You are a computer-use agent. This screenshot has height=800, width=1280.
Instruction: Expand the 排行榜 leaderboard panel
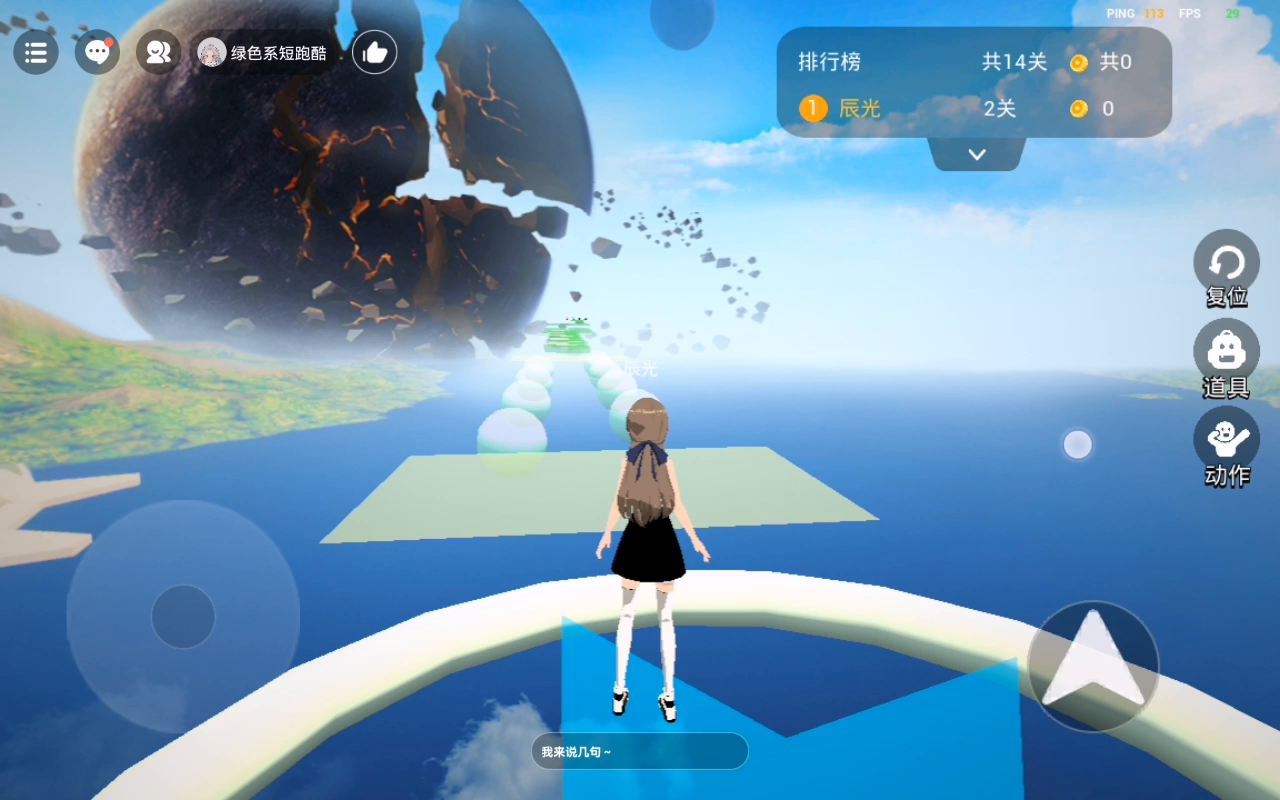pos(977,155)
